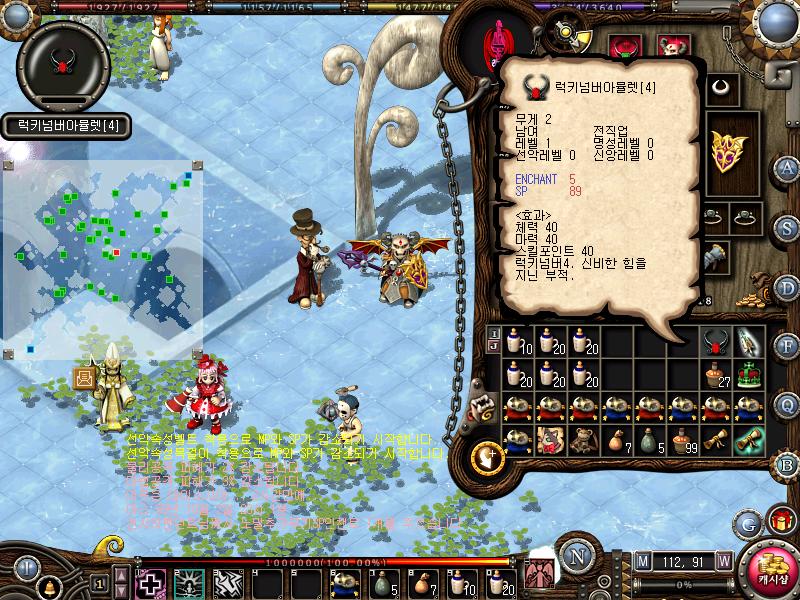
Task: Open the round A side button
Action: [788, 167]
